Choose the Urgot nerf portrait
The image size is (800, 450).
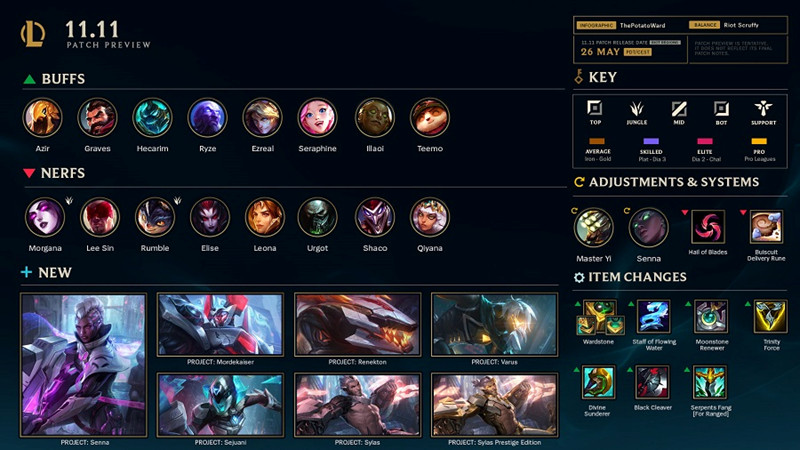(319, 217)
